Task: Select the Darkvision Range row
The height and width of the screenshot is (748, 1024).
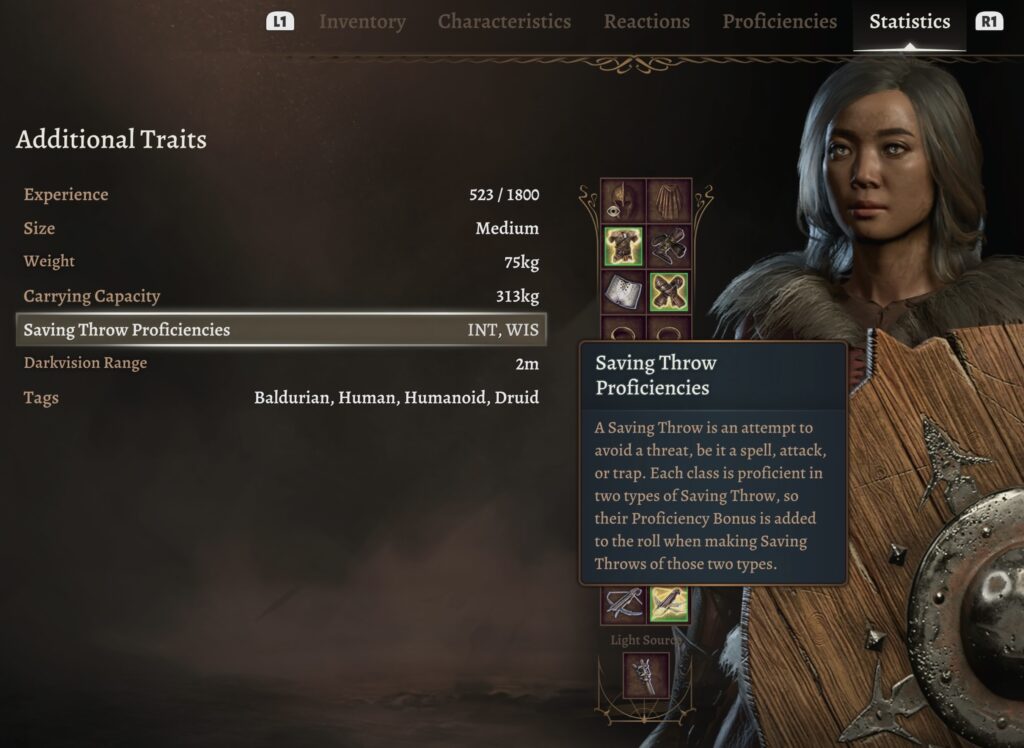Action: click(281, 363)
